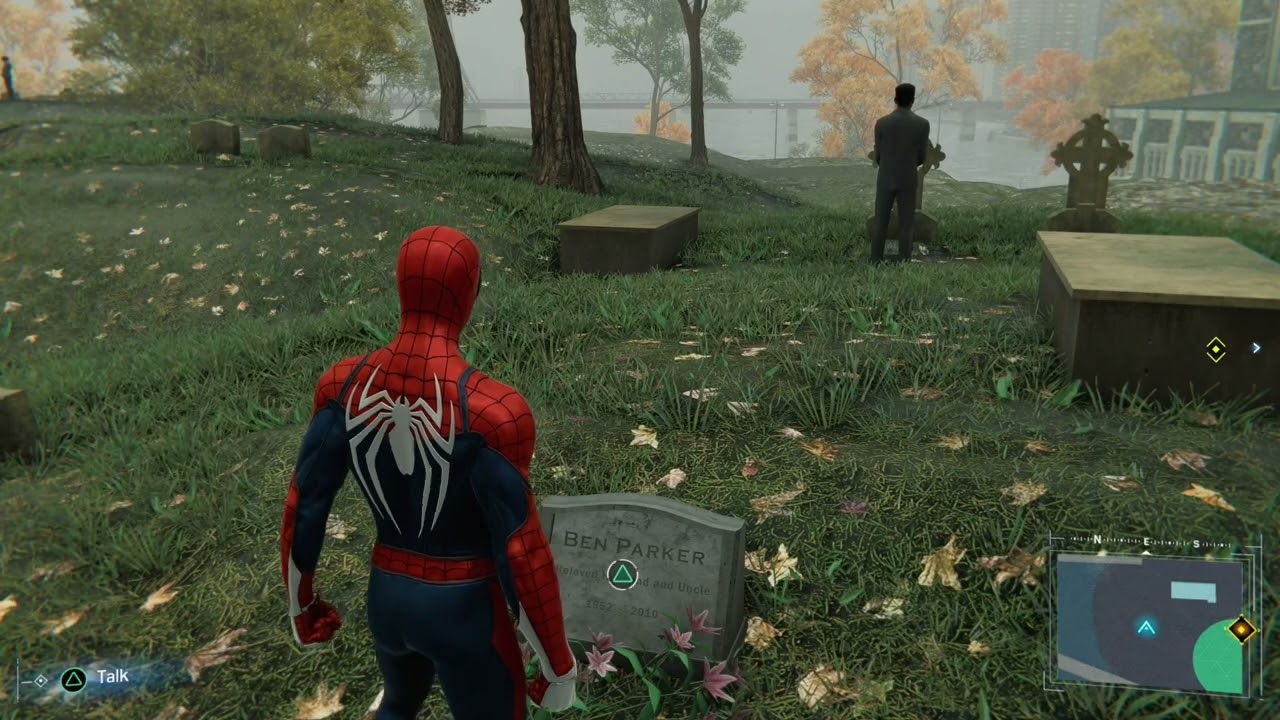Click the yellow objective waypoint diamond marker
Viewport: 1280px width, 720px height.
click(1215, 351)
